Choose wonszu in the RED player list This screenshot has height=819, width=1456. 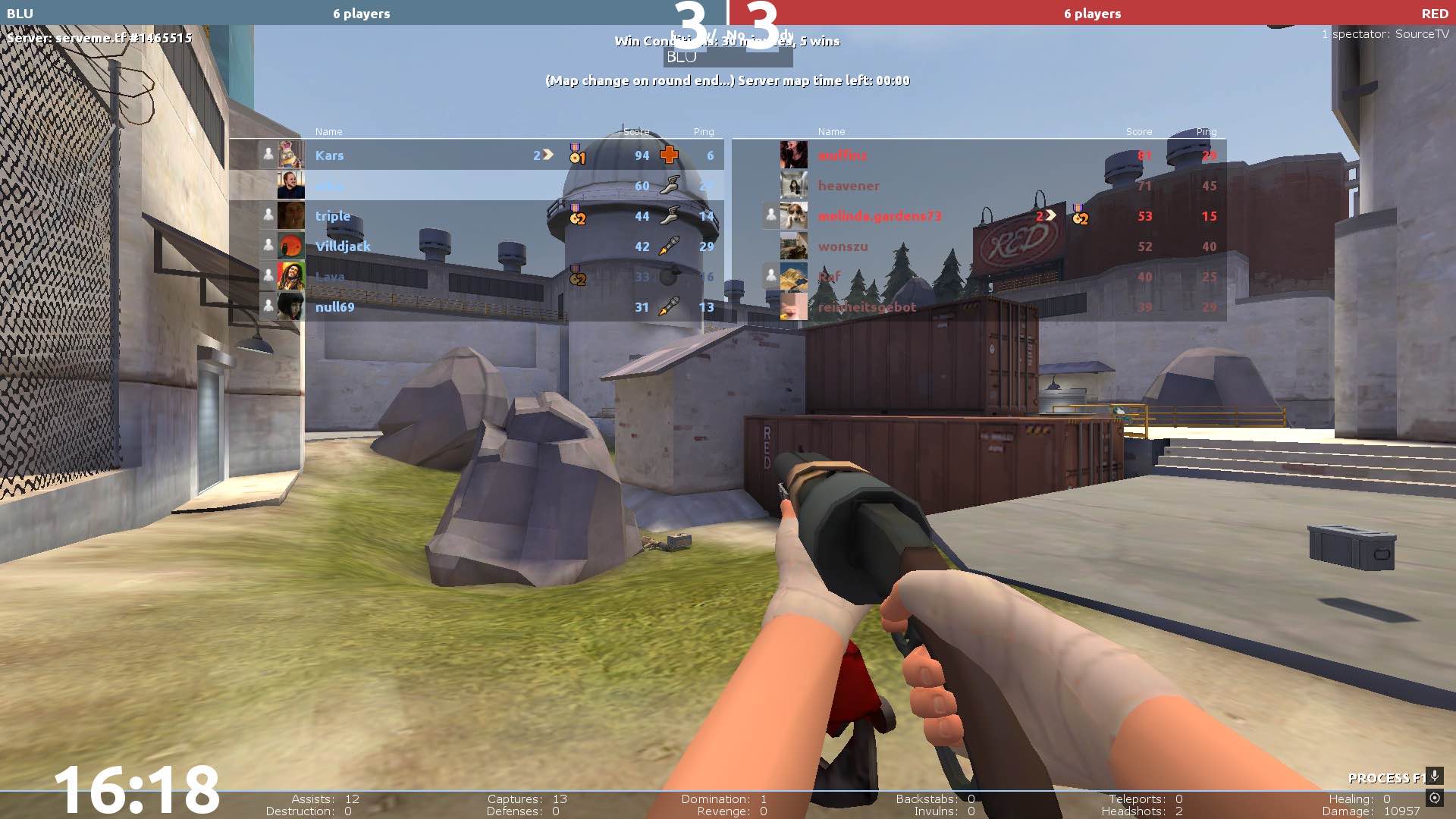point(843,246)
